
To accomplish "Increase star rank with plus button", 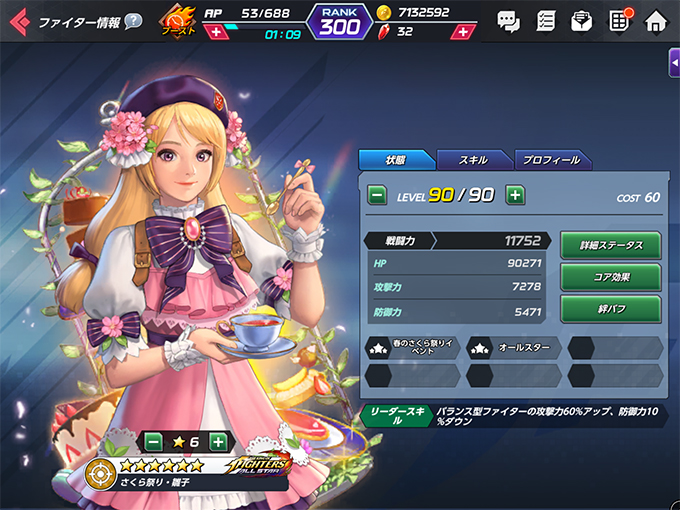I will pyautogui.click(x=218, y=441).
